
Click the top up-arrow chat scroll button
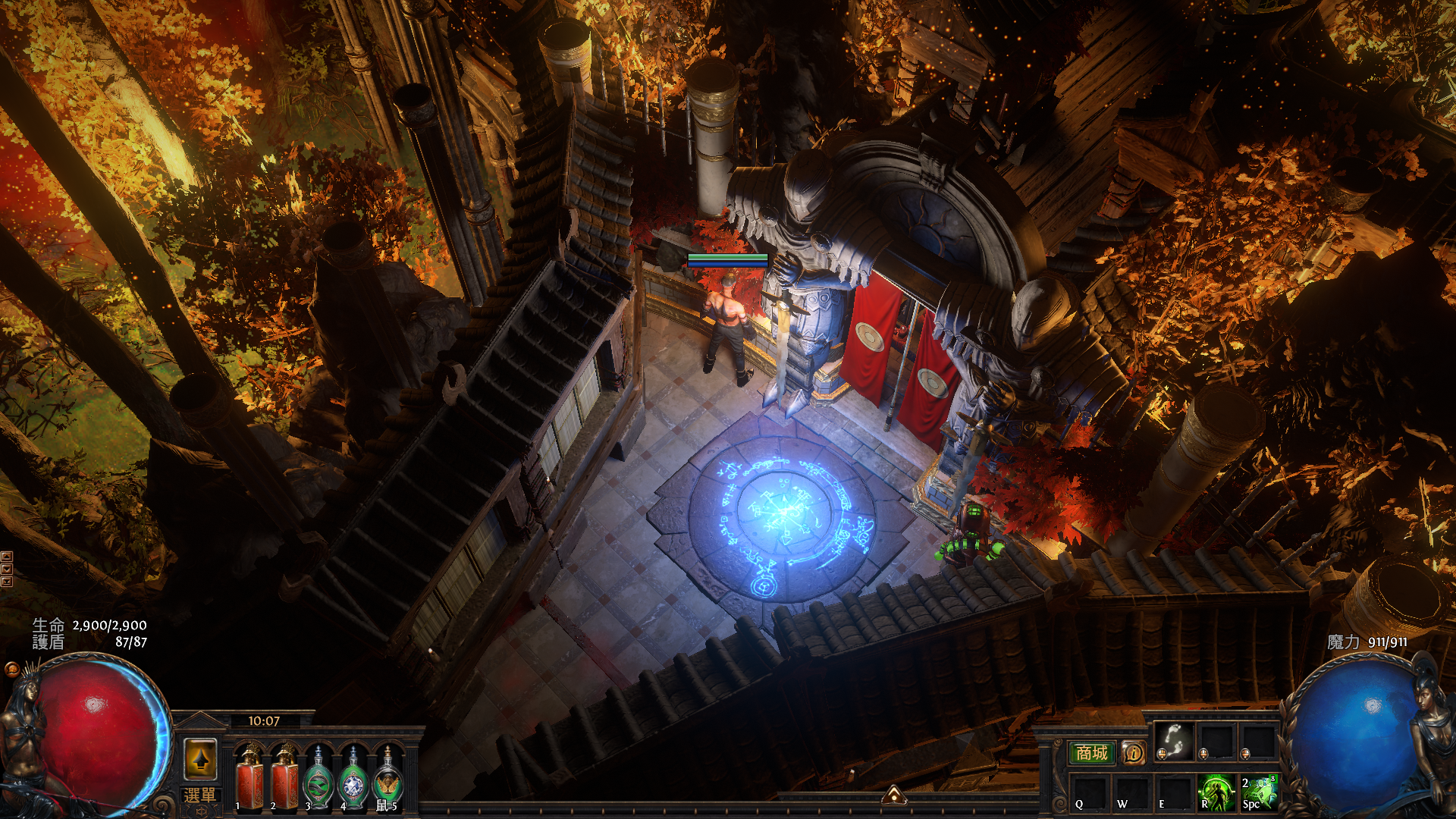point(6,557)
